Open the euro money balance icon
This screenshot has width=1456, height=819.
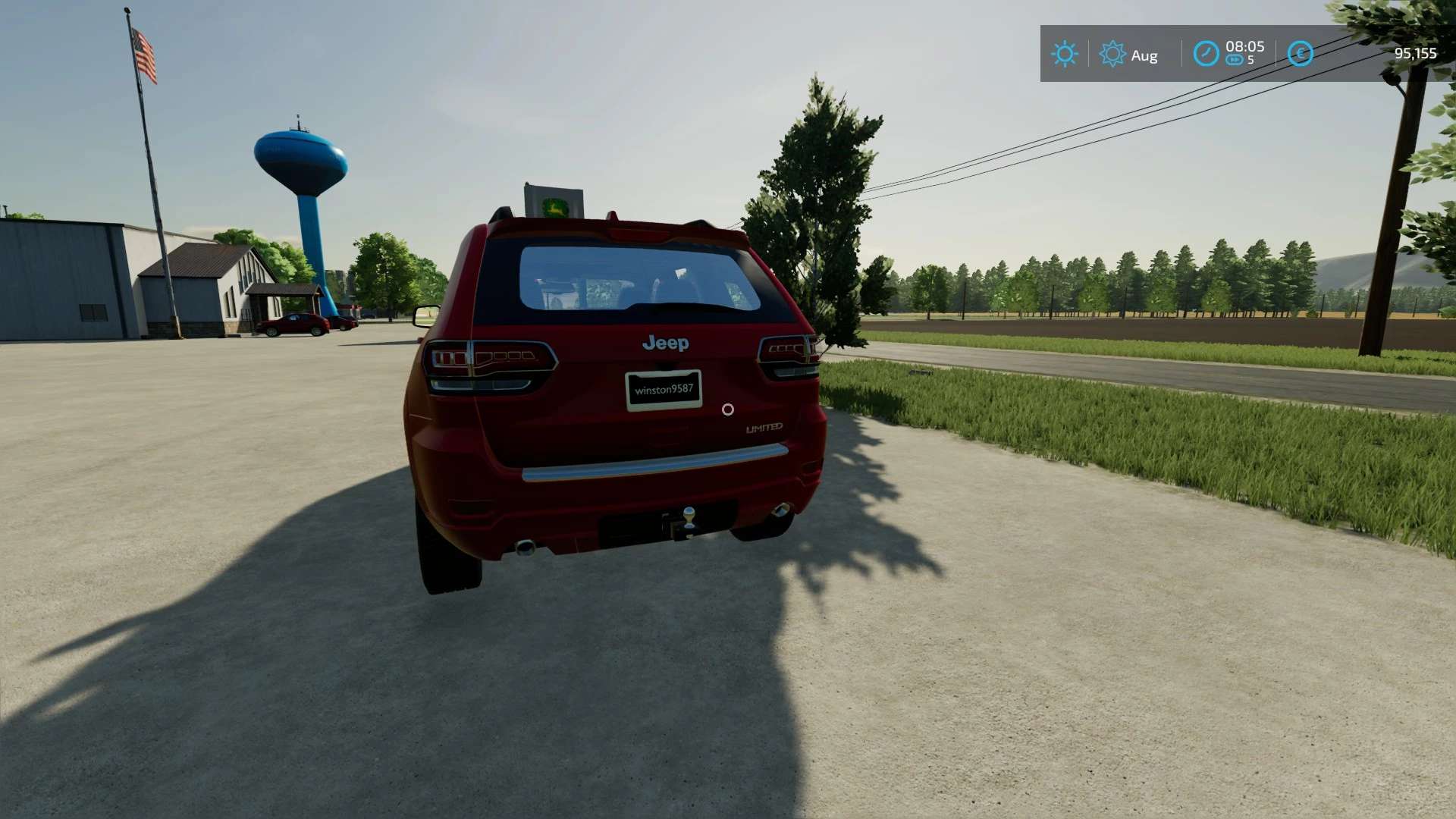(x=1300, y=53)
